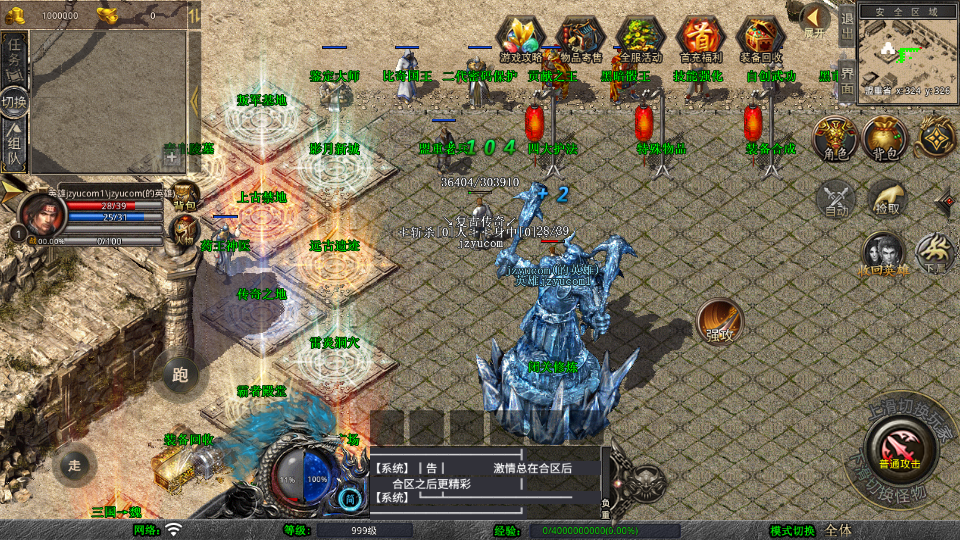Toggle the 走 walk mode button

click(74, 465)
